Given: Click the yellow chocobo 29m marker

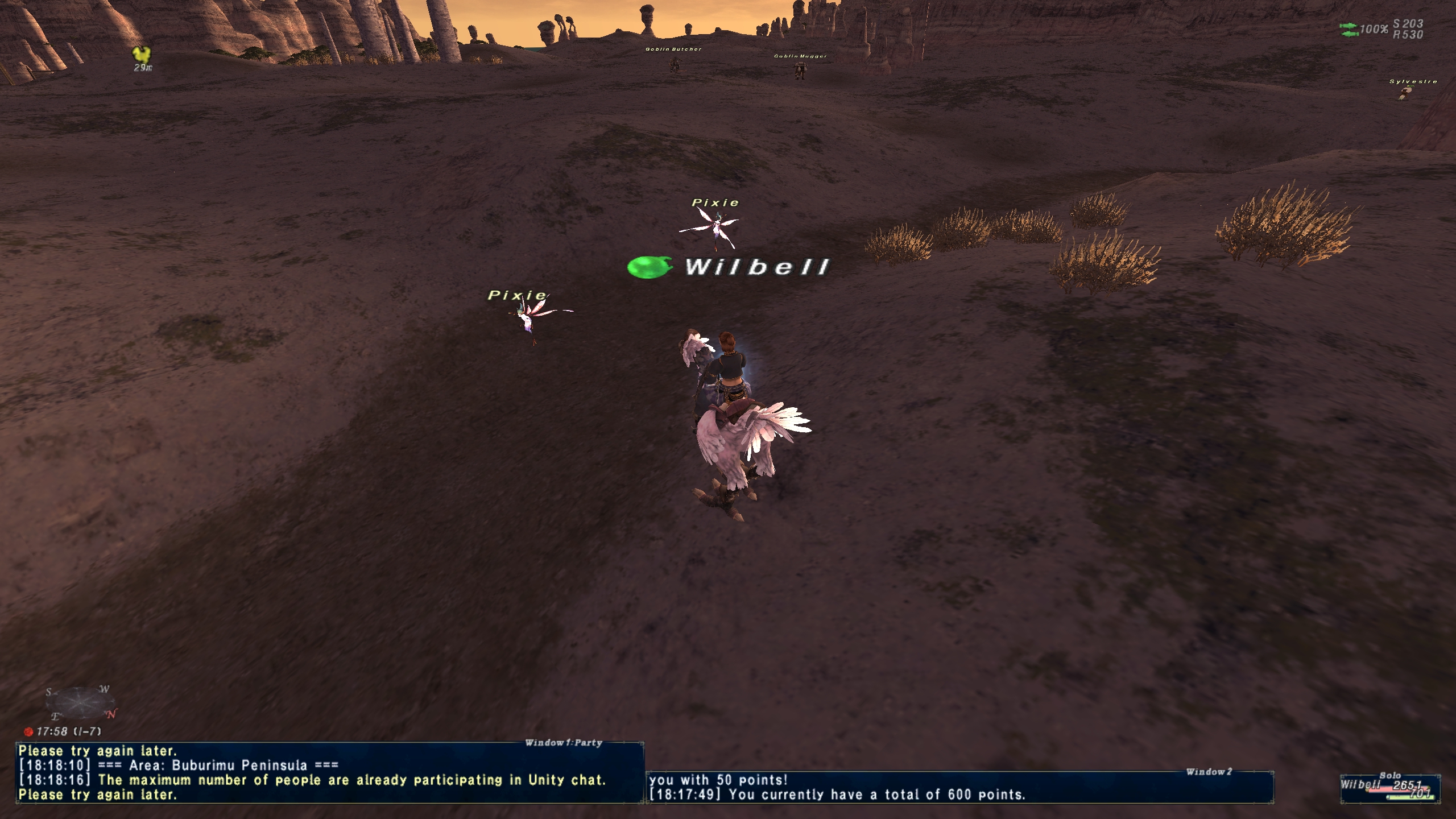Looking at the screenshot, I should pos(142,56).
